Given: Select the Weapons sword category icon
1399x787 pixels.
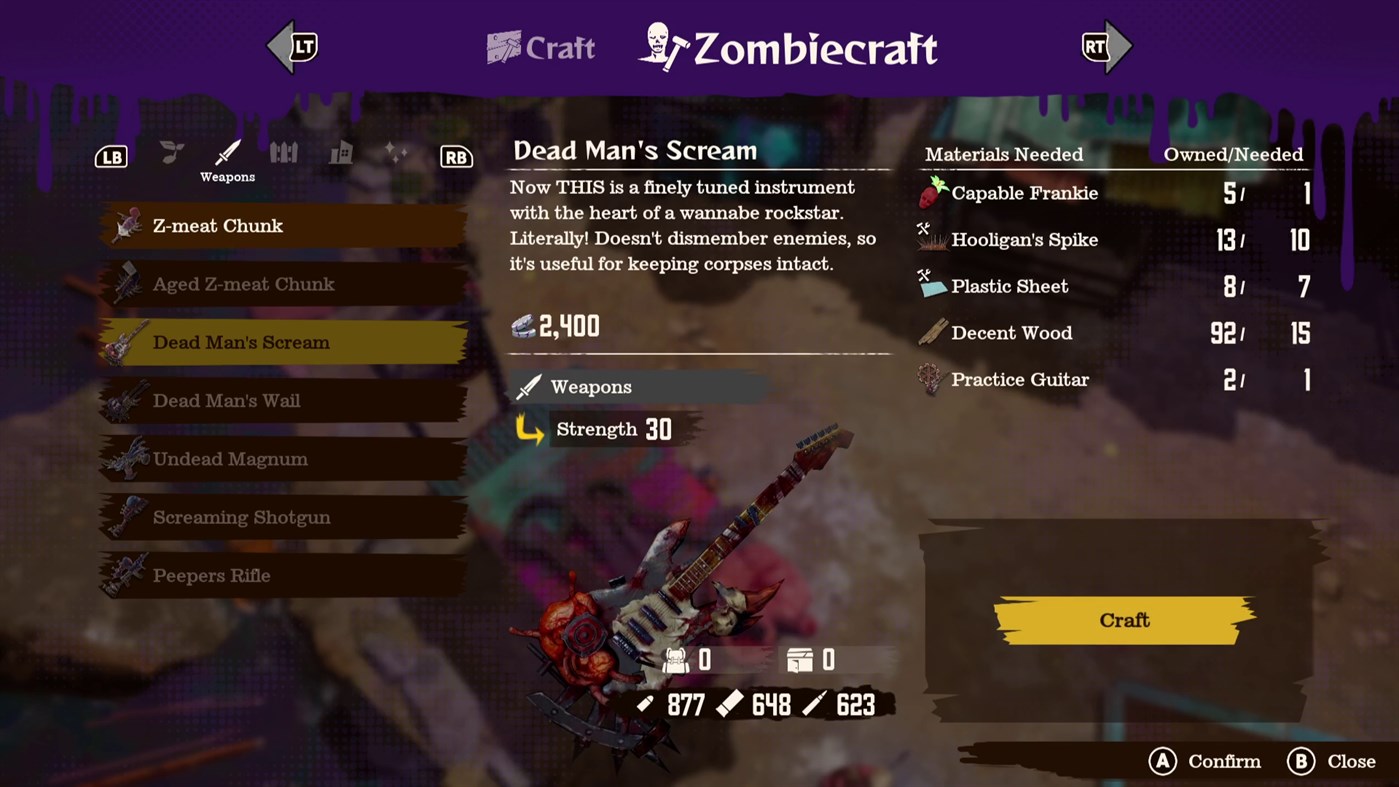Looking at the screenshot, I should pyautogui.click(x=227, y=150).
